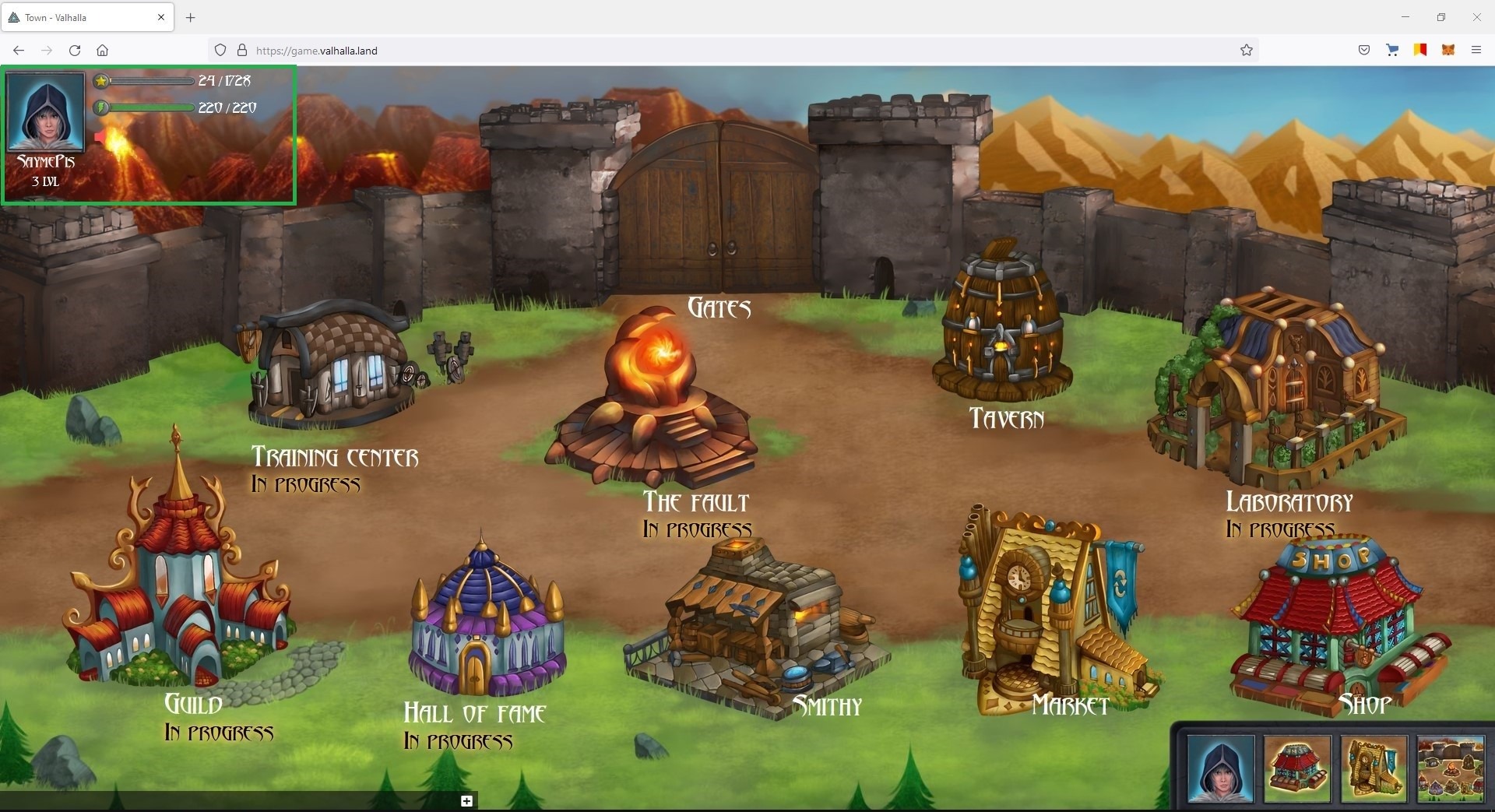
Task: Open Market shortcut in bottom bar
Action: pos(1374,768)
